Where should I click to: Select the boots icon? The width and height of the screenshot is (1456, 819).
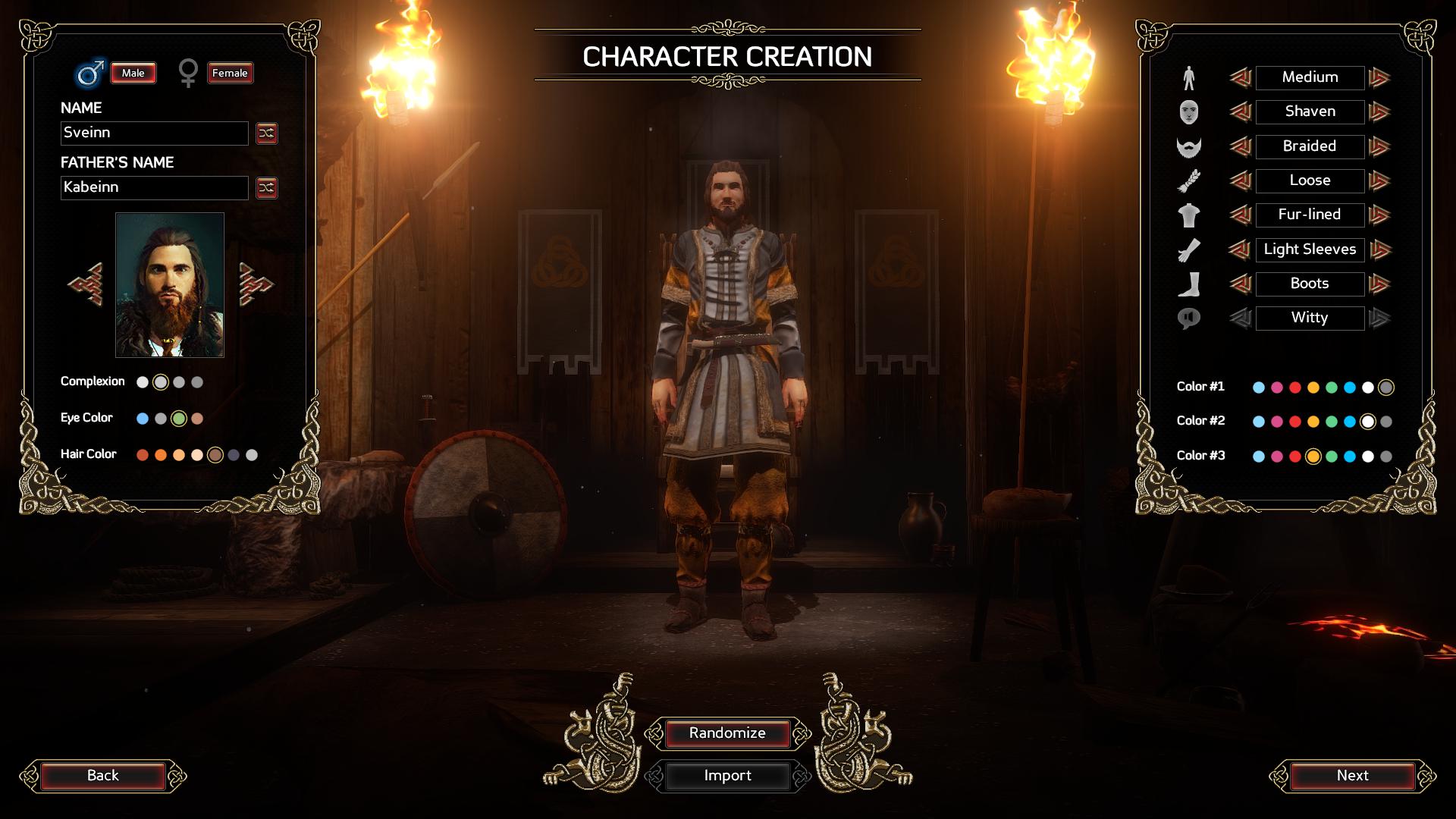(x=1189, y=284)
